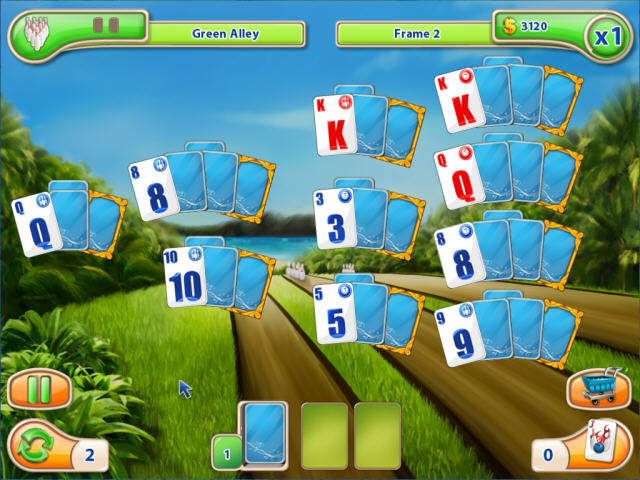
Task: Draw a card from the stock deck
Action: (x=265, y=435)
